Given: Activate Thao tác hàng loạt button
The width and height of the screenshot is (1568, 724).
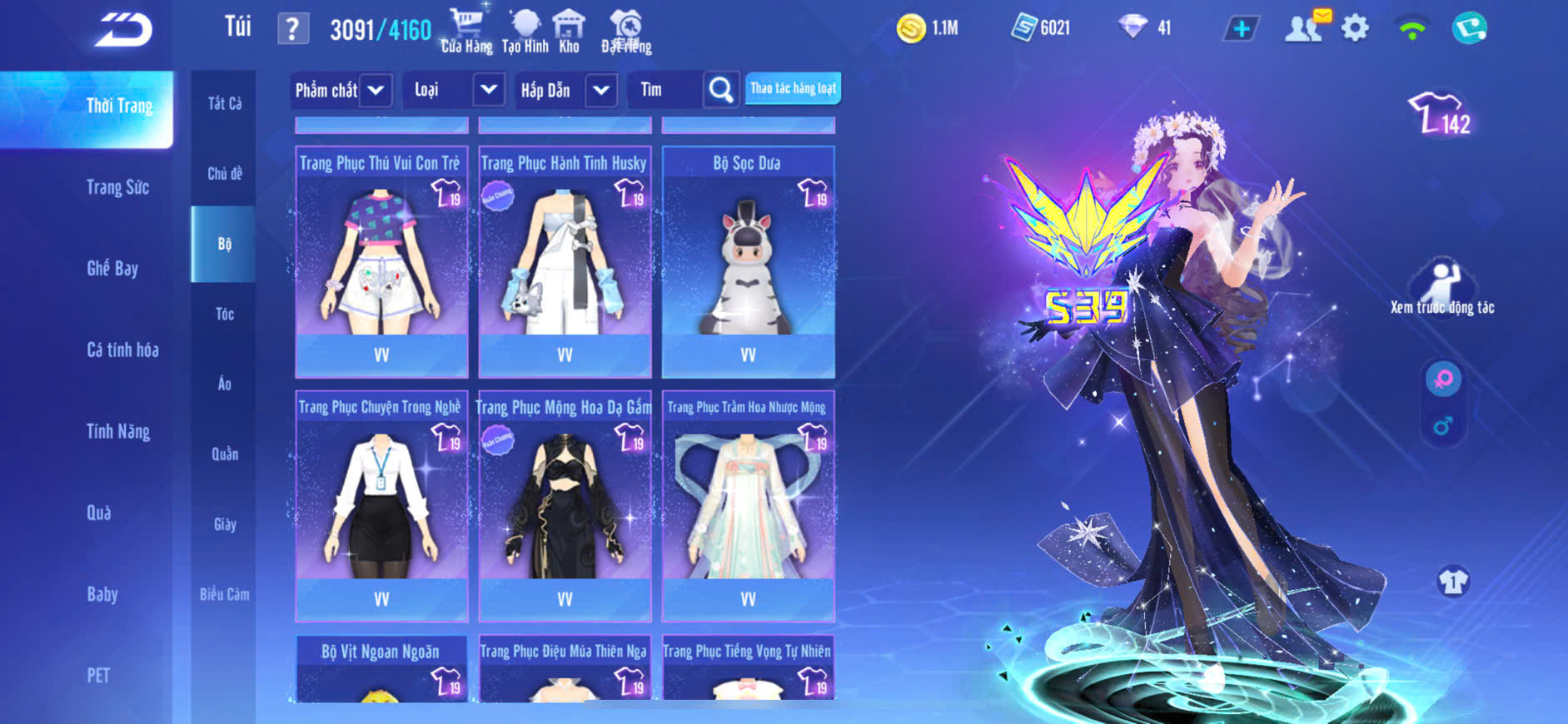Looking at the screenshot, I should click(x=793, y=88).
